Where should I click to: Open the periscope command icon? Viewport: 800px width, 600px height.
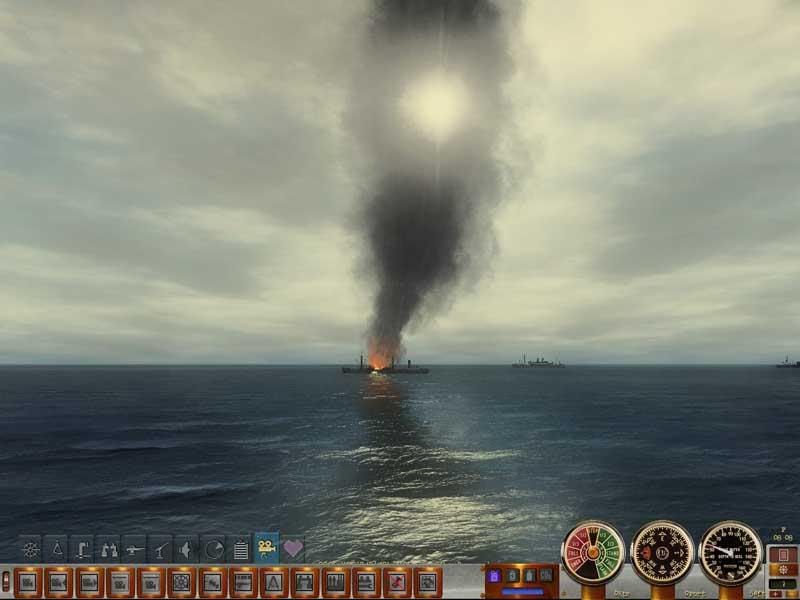click(x=83, y=549)
